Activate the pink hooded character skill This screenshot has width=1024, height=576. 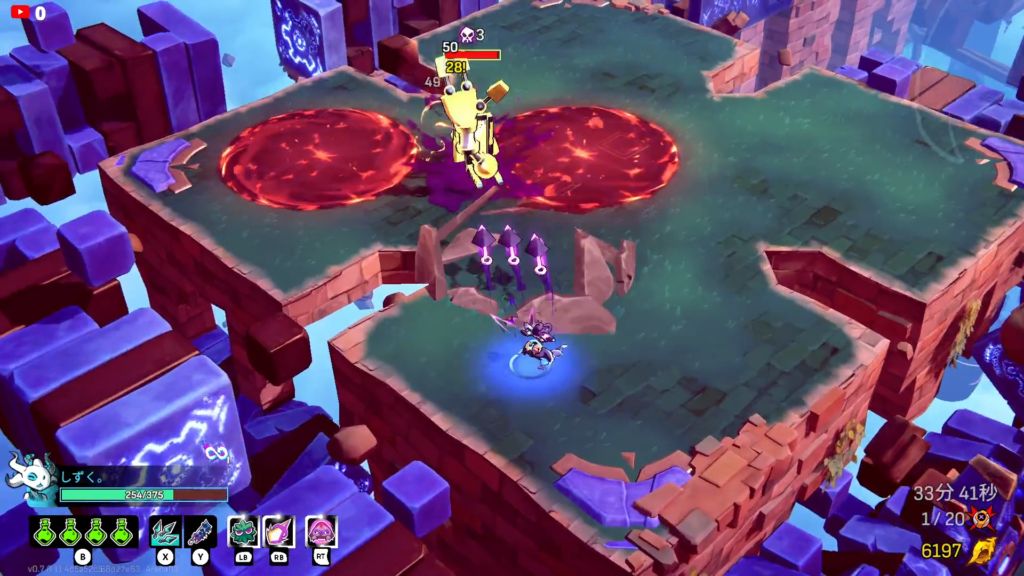pyautogui.click(x=321, y=531)
